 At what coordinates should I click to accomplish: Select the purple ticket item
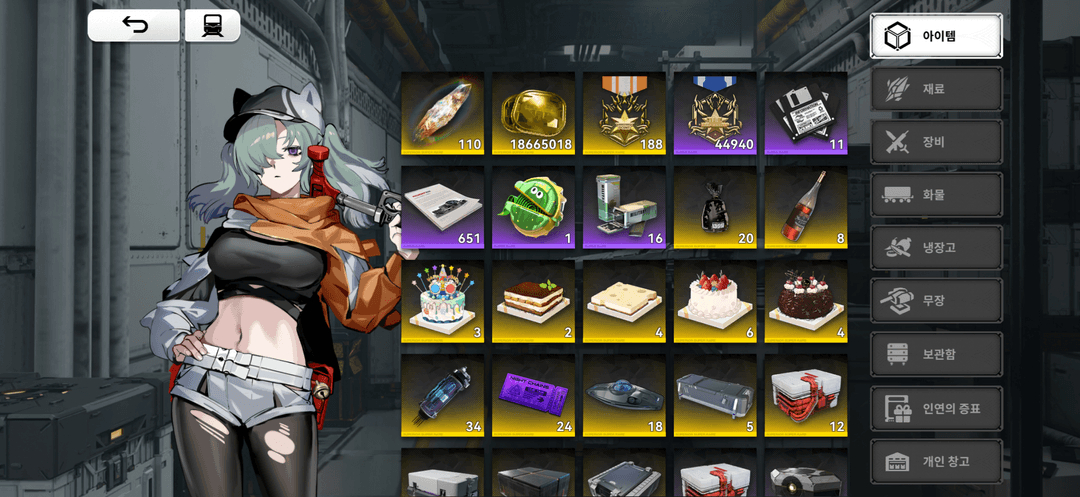pos(533,396)
